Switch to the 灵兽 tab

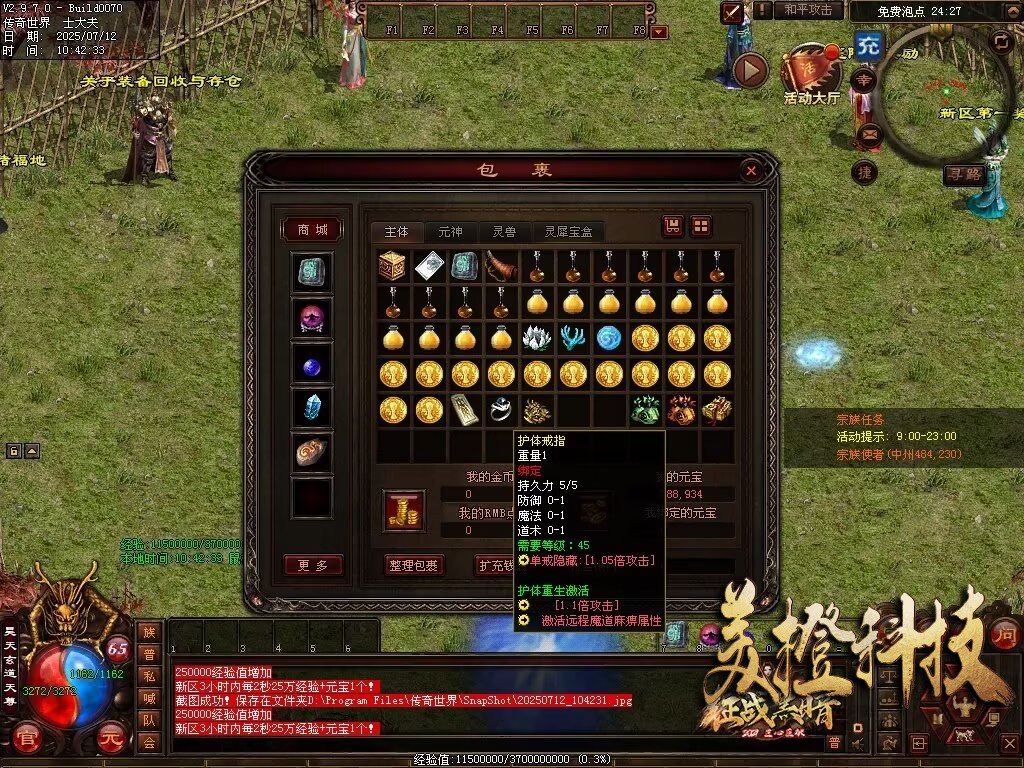(x=503, y=232)
